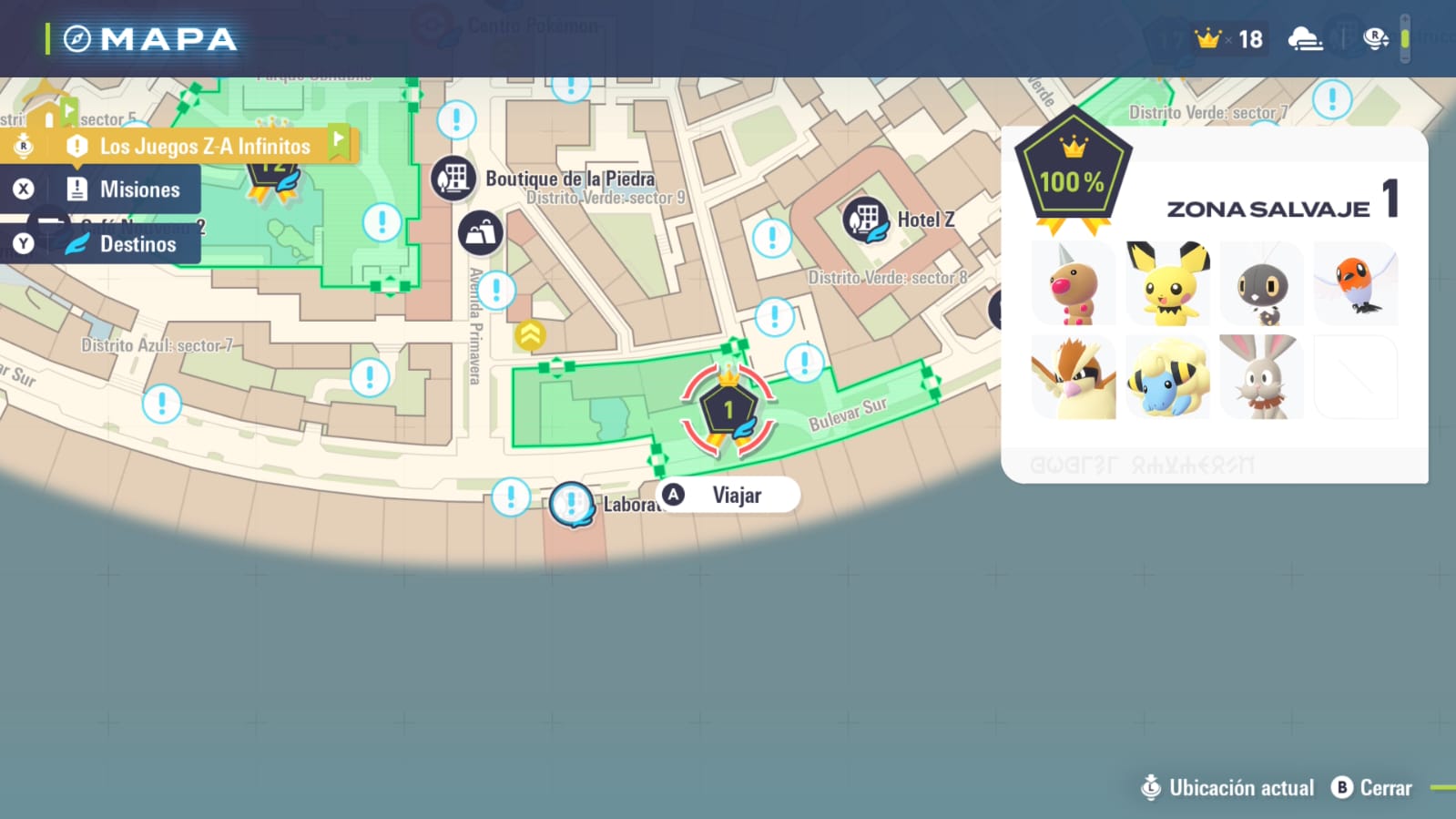Select the Laboratorio speech bubble marker
Viewport: 1456px width, 819px height.
[x=572, y=504]
